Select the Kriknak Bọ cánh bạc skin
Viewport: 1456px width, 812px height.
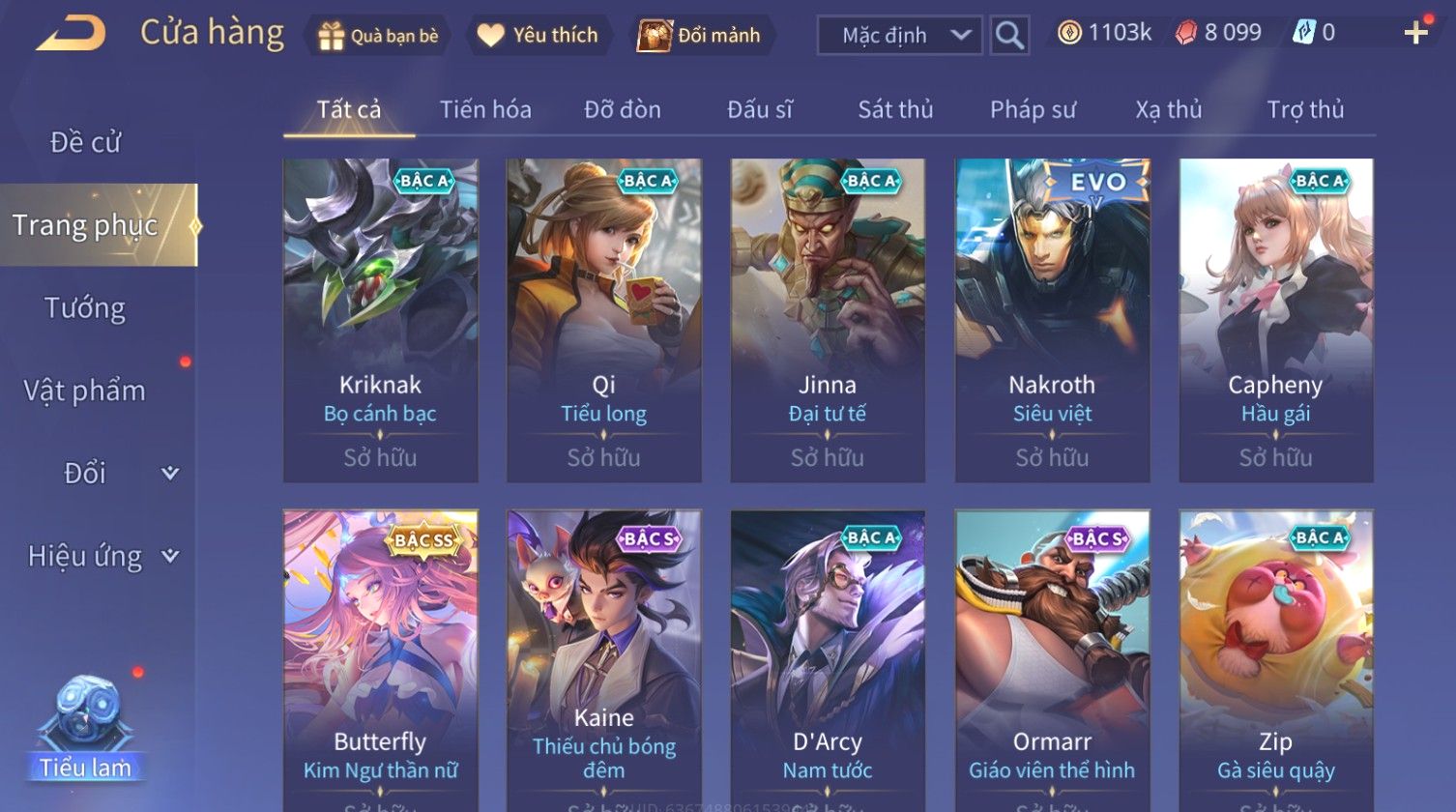pos(380,320)
